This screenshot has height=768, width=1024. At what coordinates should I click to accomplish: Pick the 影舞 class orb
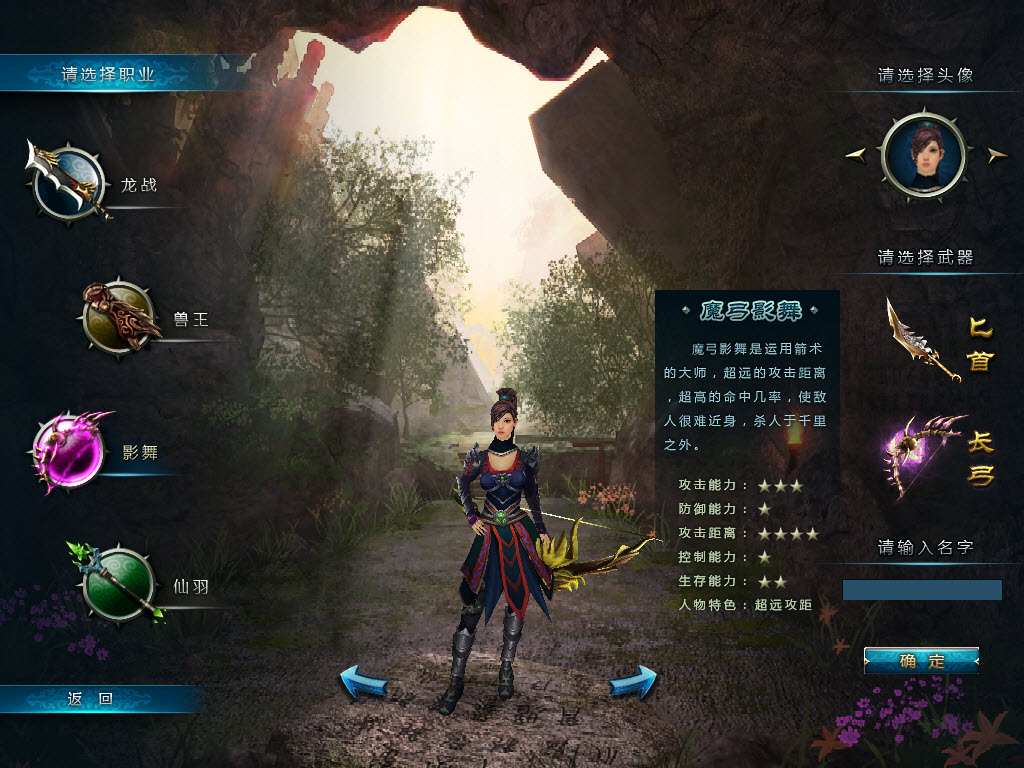click(70, 453)
